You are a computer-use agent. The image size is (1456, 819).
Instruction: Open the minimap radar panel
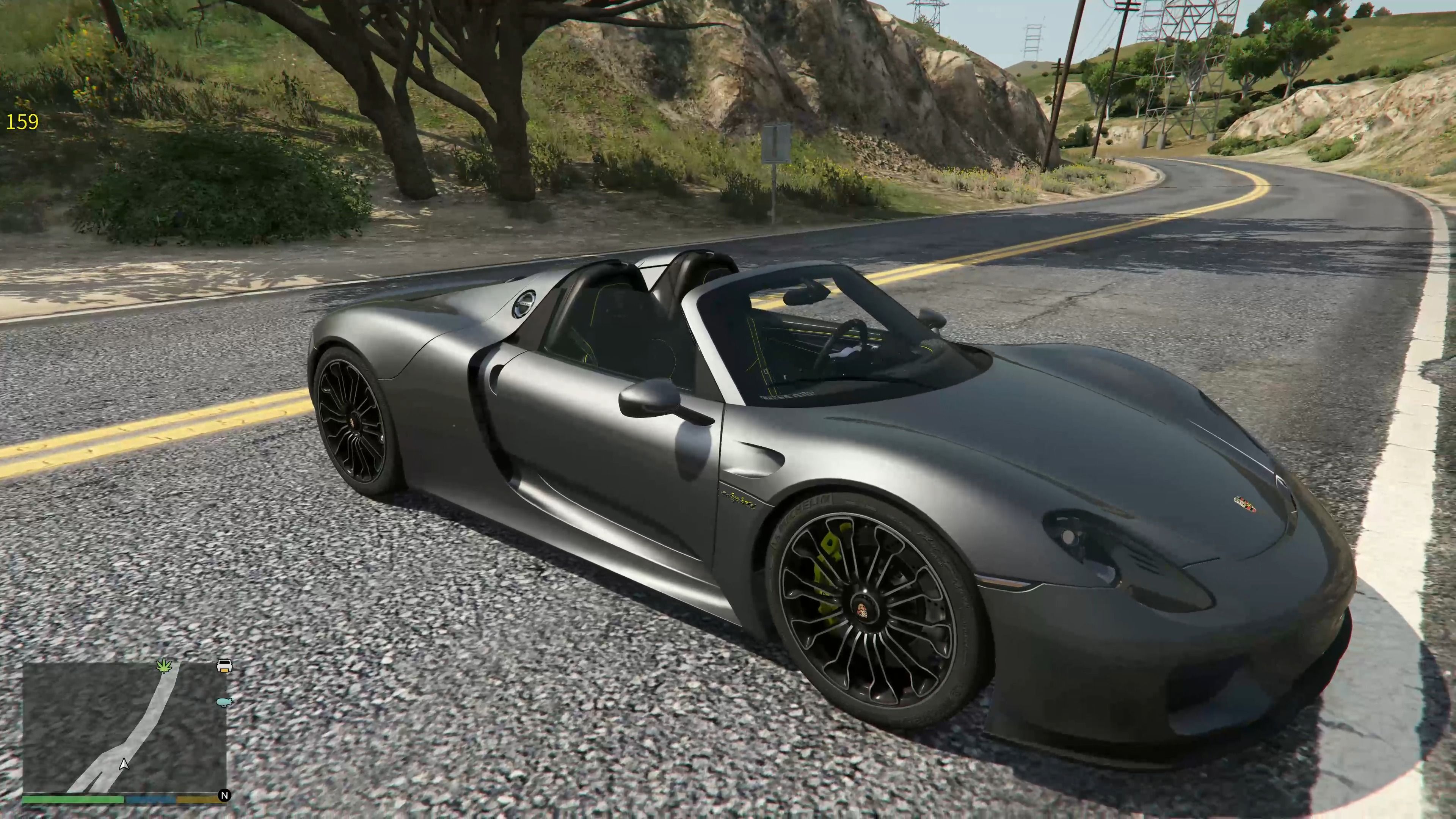point(124,728)
